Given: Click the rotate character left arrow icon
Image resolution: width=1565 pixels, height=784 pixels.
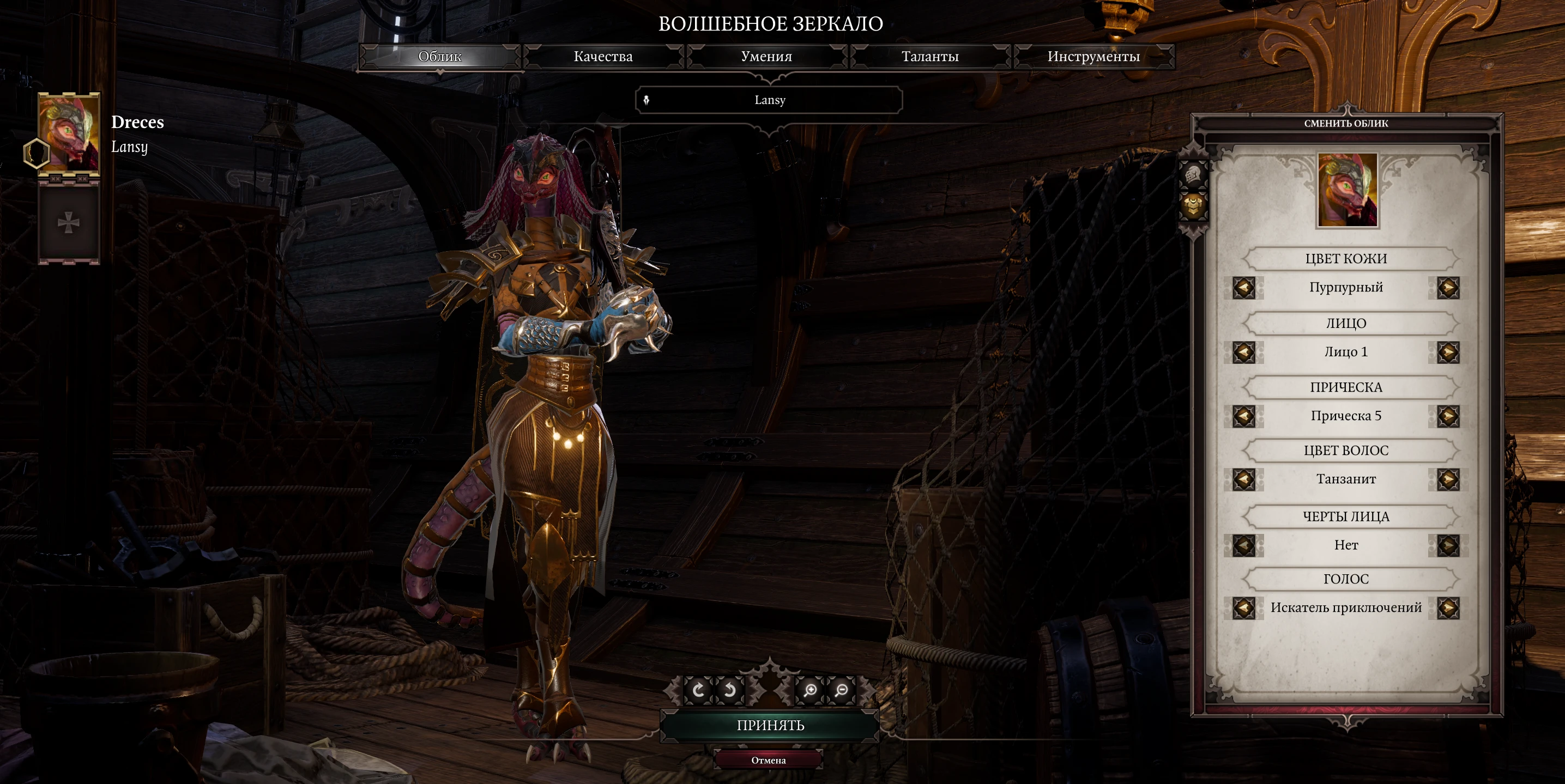Looking at the screenshot, I should (x=700, y=691).
